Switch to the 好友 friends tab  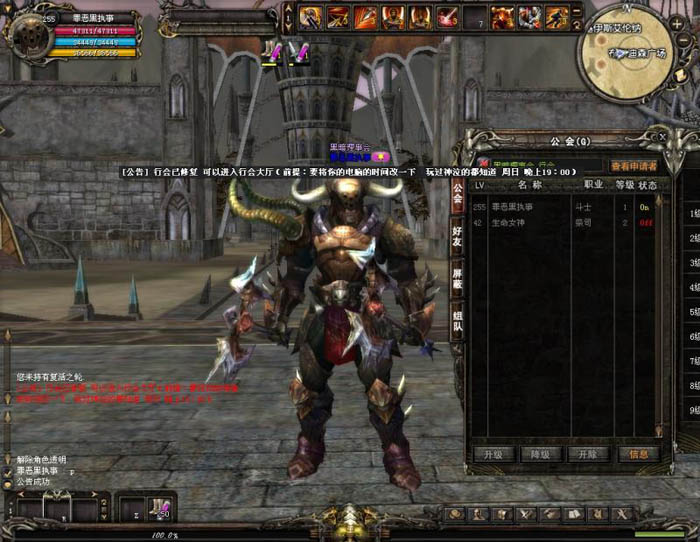(457, 234)
